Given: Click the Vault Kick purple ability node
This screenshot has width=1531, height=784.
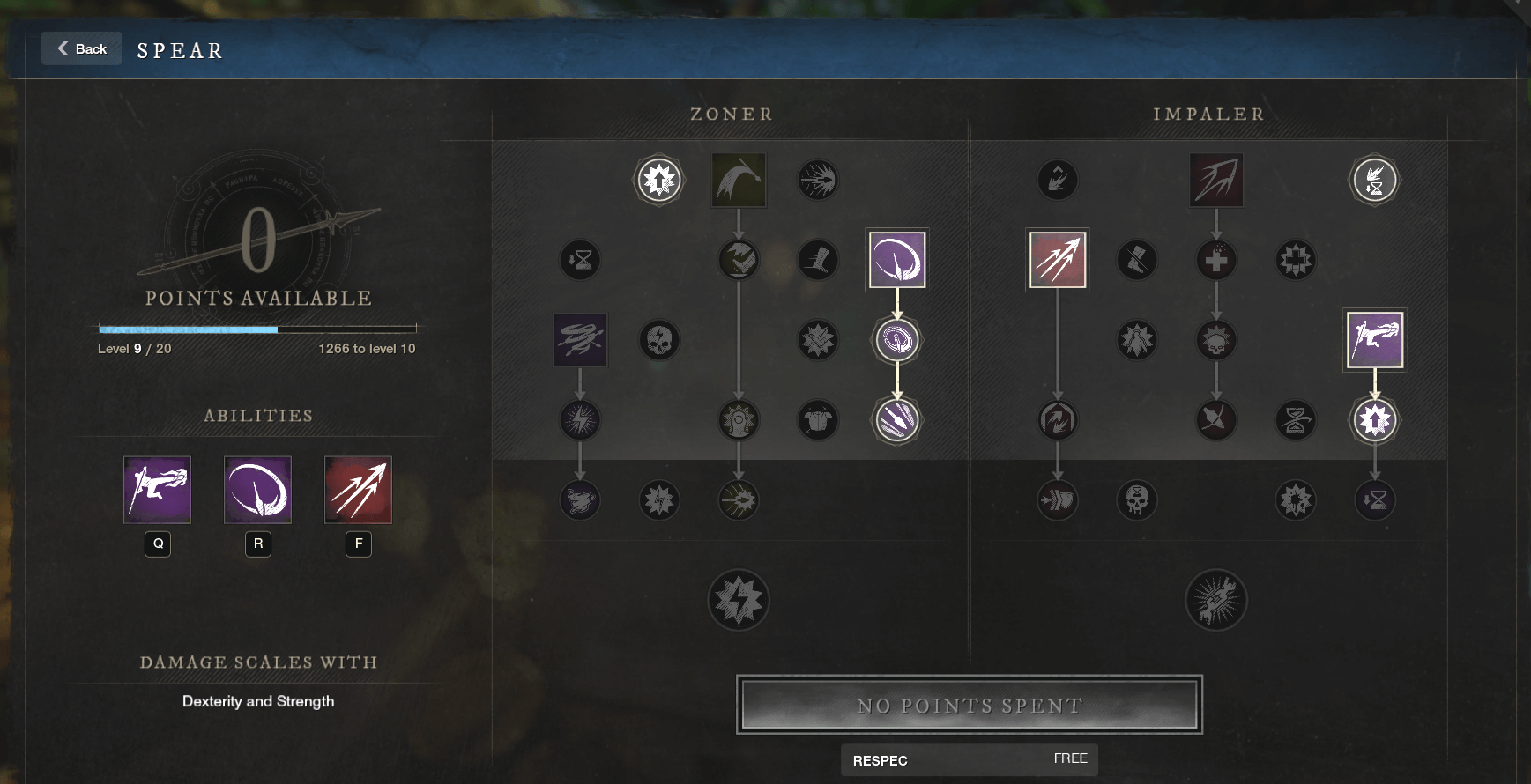Looking at the screenshot, I should (x=1376, y=339).
